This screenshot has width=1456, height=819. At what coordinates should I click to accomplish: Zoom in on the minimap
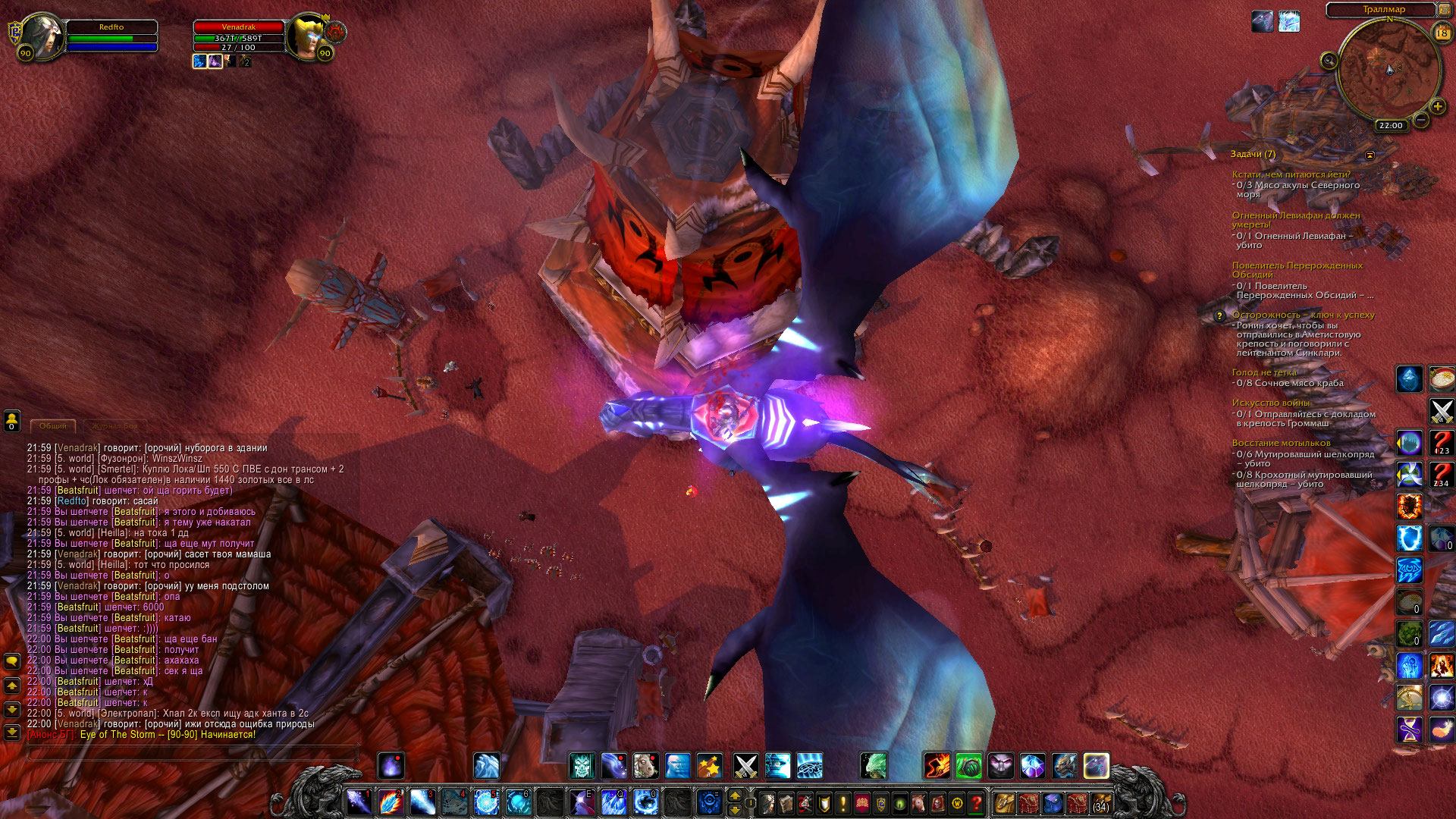point(1437,107)
